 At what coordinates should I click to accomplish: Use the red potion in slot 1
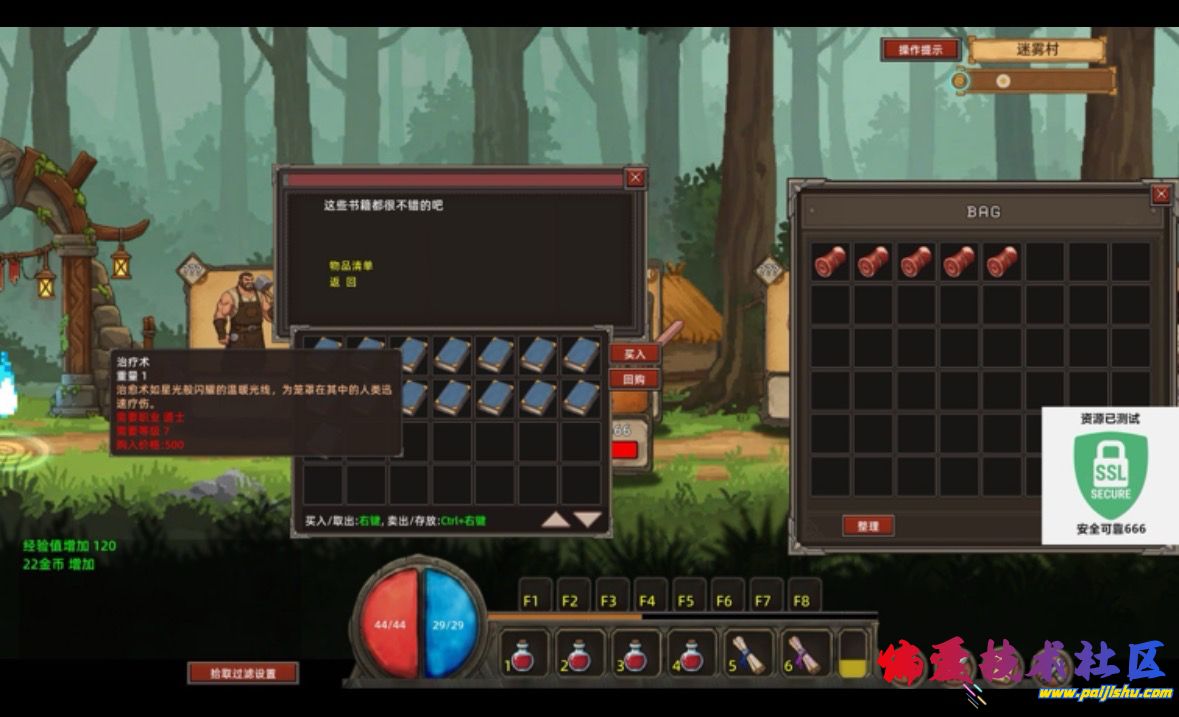click(x=524, y=653)
